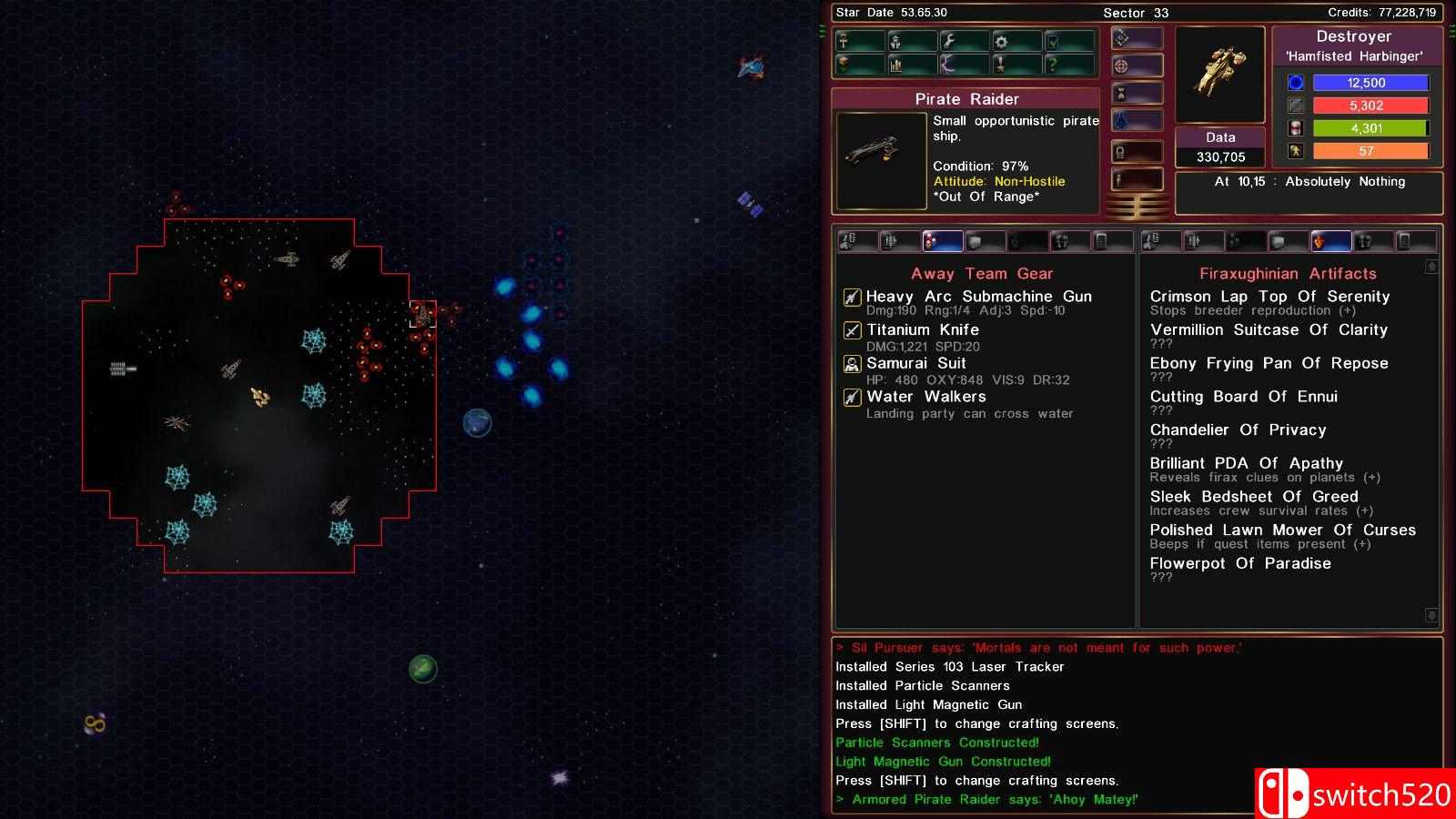Select the Crimson Lap Top Of Serenity artifact
The height and width of the screenshot is (819, 1456).
1269,297
